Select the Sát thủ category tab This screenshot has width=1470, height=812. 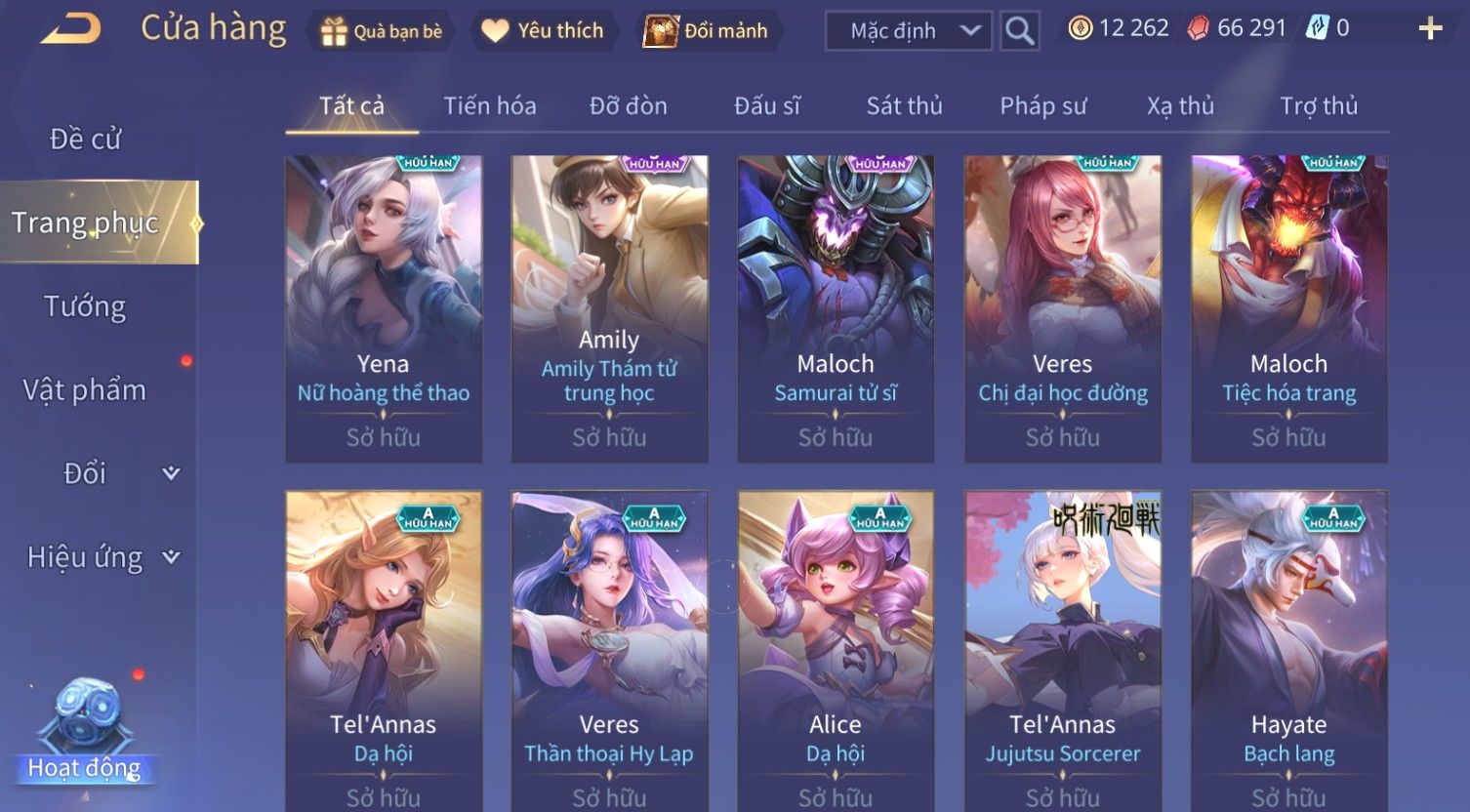click(905, 105)
